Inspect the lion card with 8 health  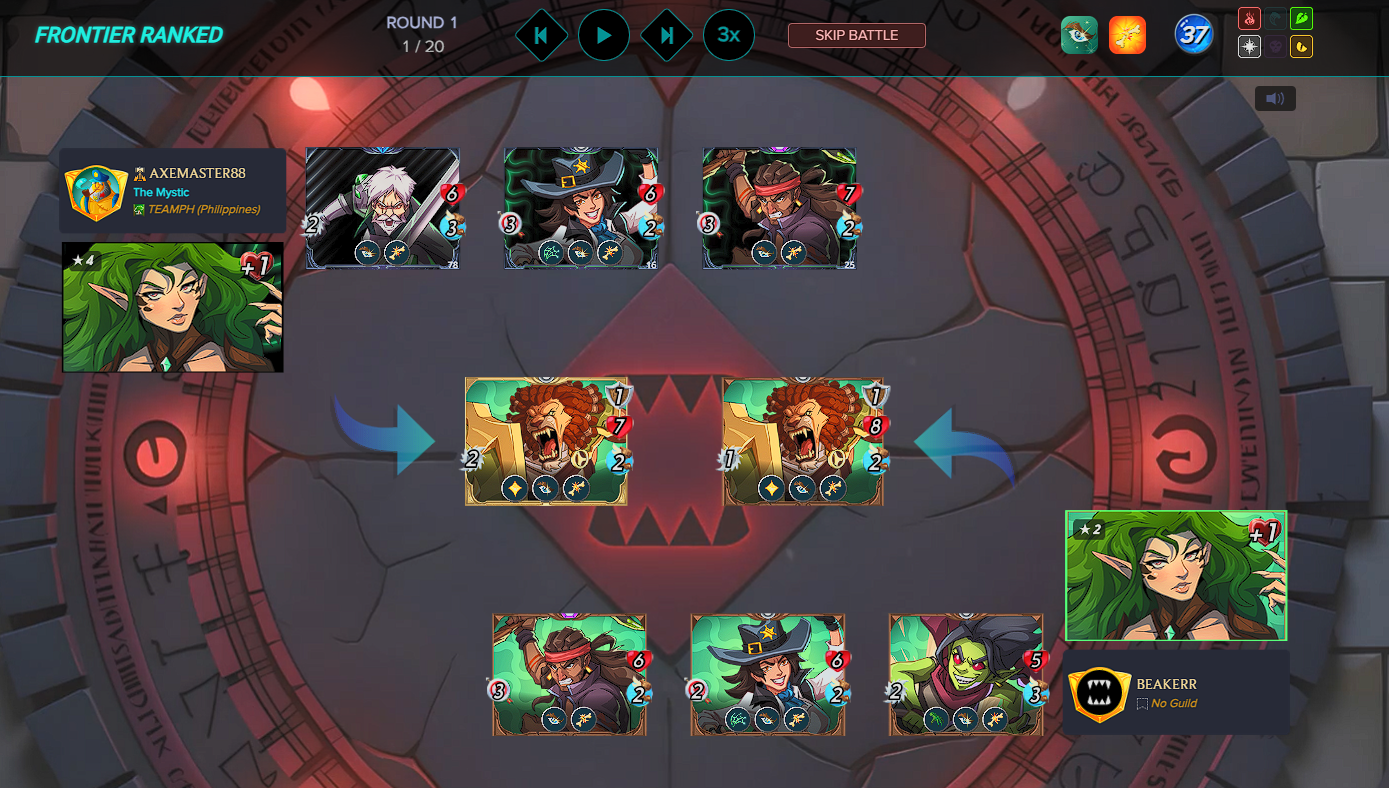click(x=803, y=441)
